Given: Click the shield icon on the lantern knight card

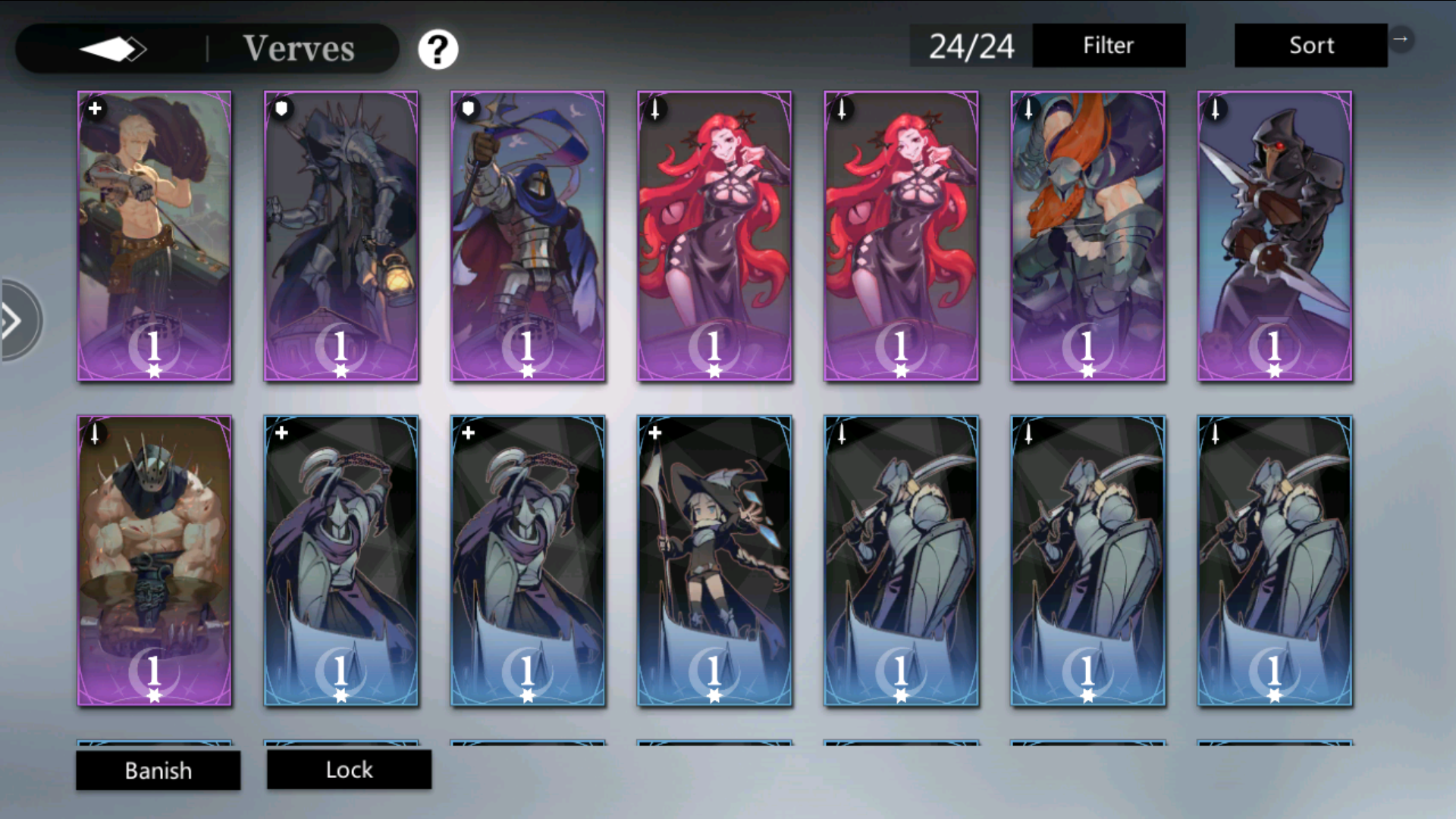Looking at the screenshot, I should click(281, 108).
